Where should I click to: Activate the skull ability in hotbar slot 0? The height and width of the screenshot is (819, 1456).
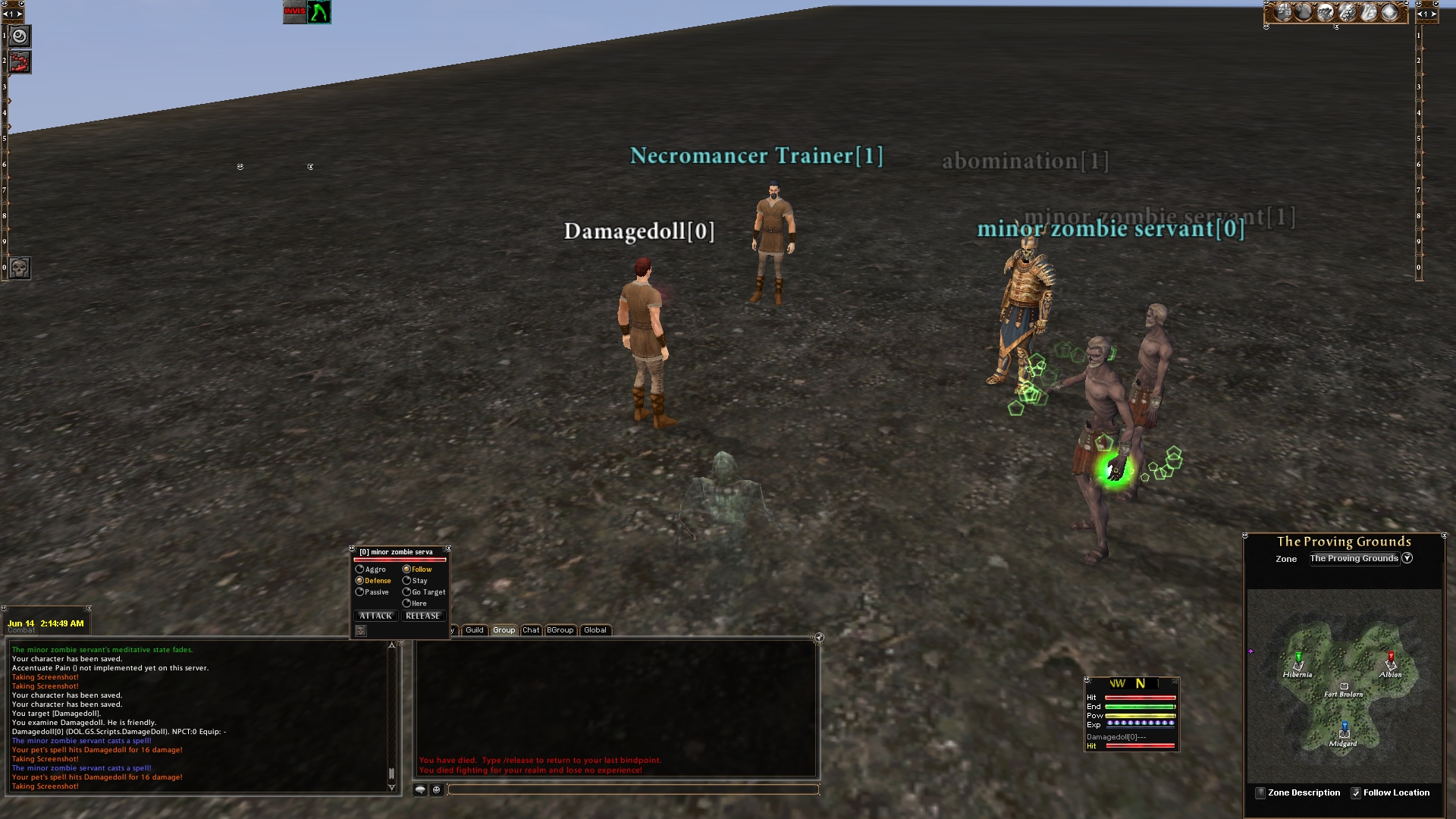click(x=20, y=268)
